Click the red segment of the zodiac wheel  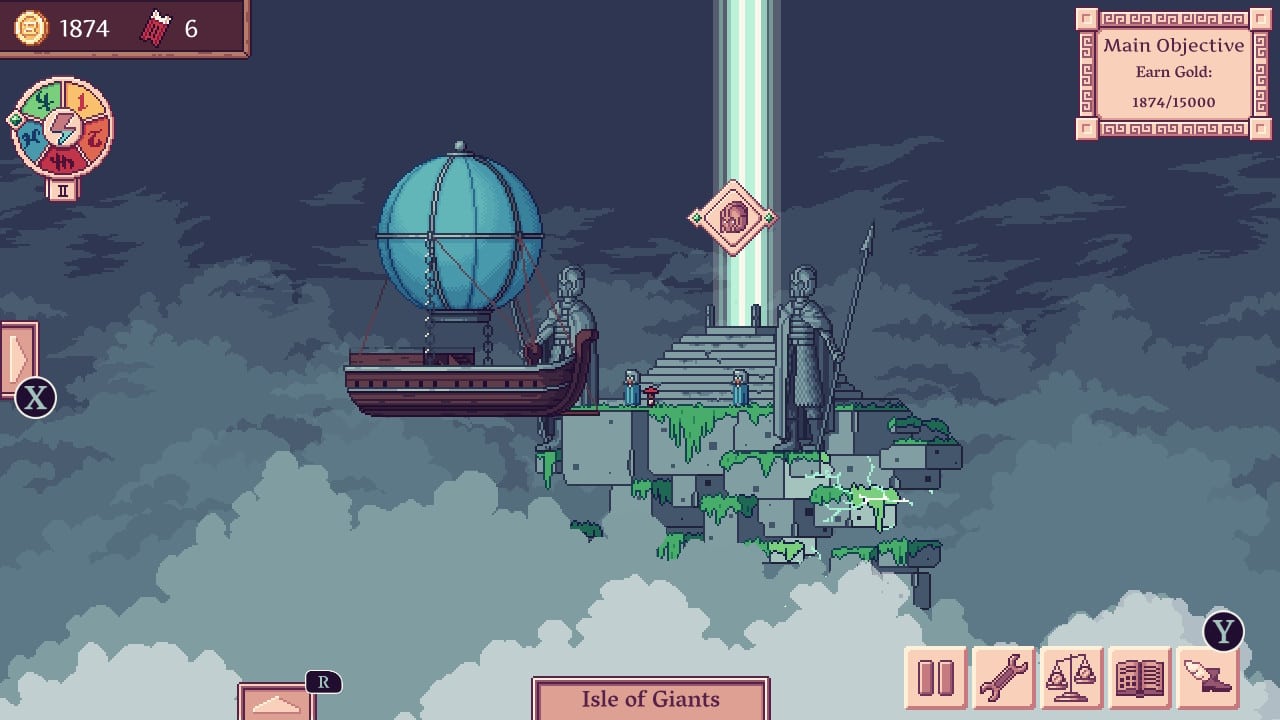coord(62,159)
